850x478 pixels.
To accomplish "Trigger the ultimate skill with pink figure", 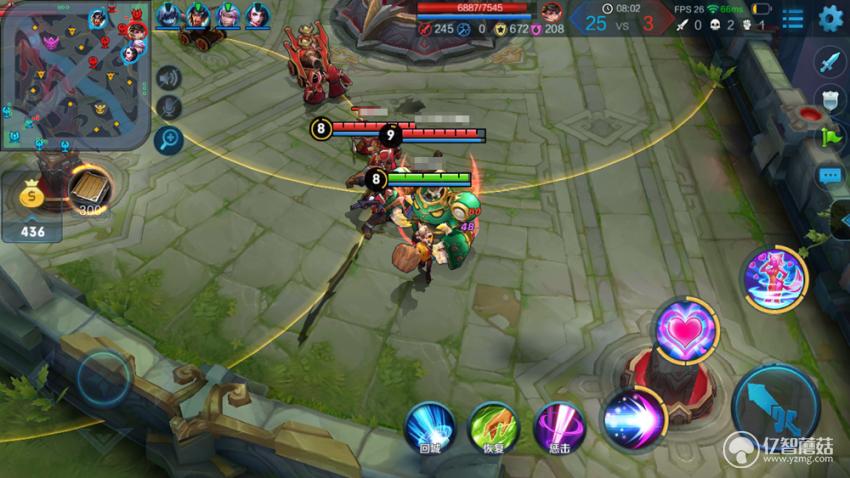I will coord(773,277).
